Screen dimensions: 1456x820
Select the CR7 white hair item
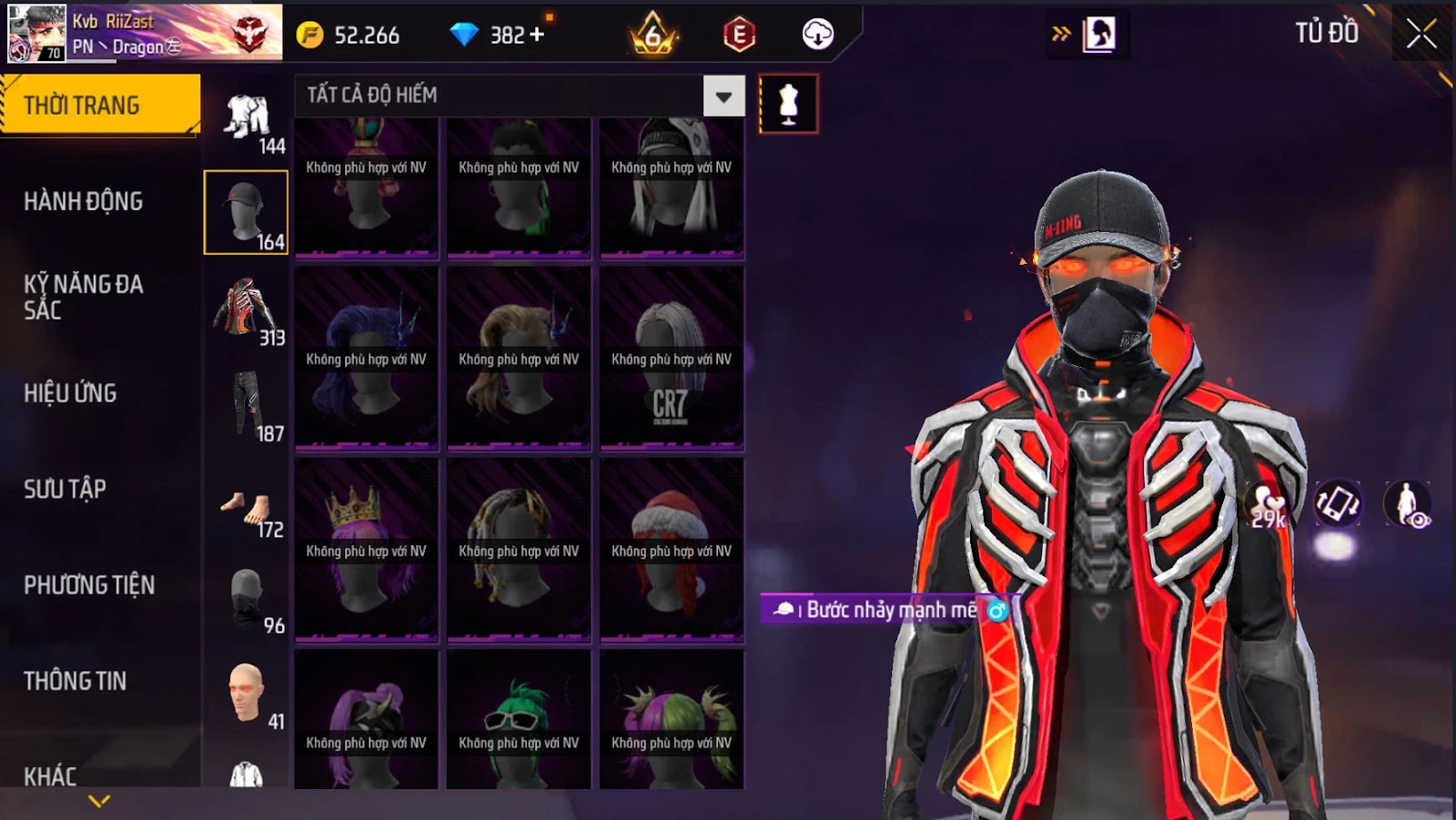[x=672, y=358]
